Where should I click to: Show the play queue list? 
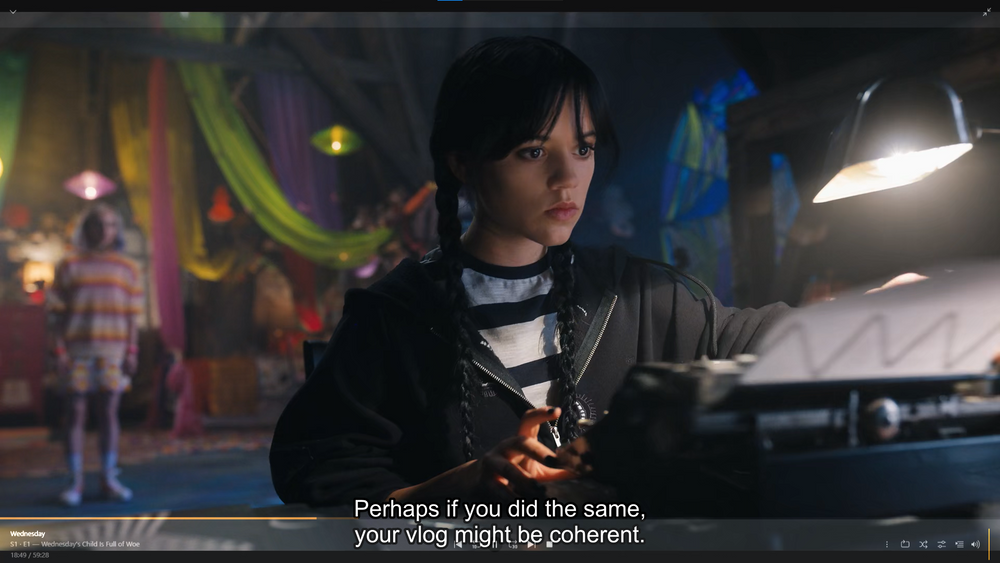(x=959, y=544)
